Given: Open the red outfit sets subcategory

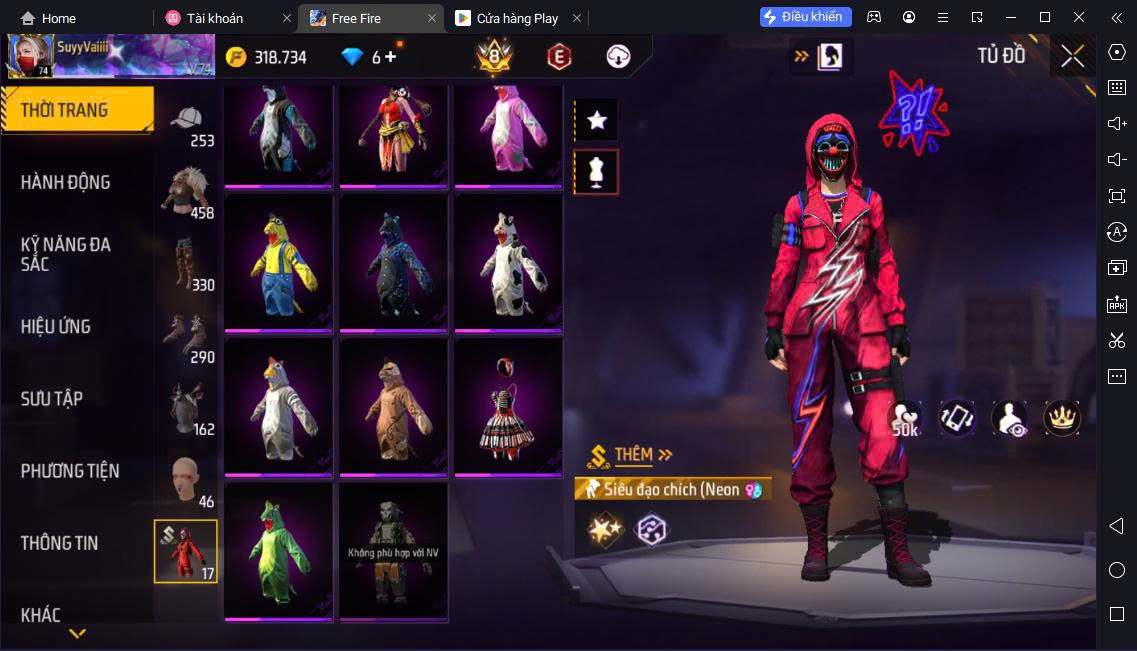Looking at the screenshot, I should coord(185,551).
